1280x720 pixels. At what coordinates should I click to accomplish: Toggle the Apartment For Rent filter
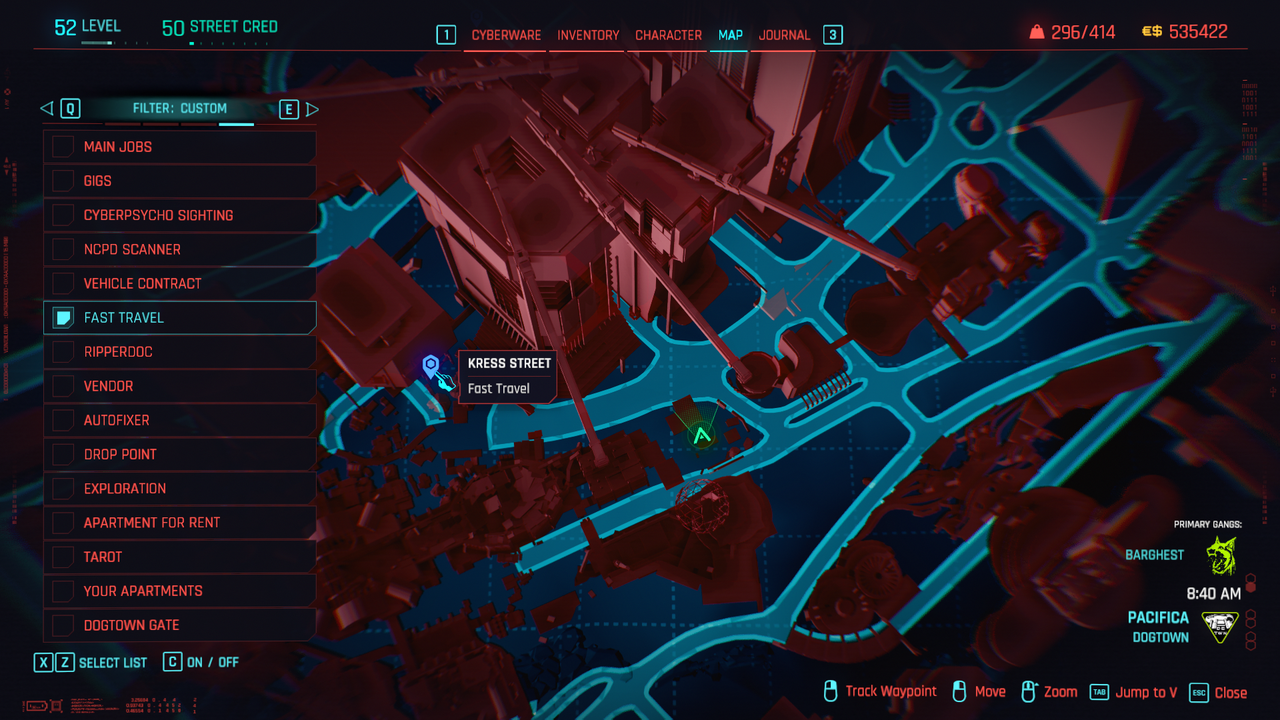pyautogui.click(x=64, y=522)
